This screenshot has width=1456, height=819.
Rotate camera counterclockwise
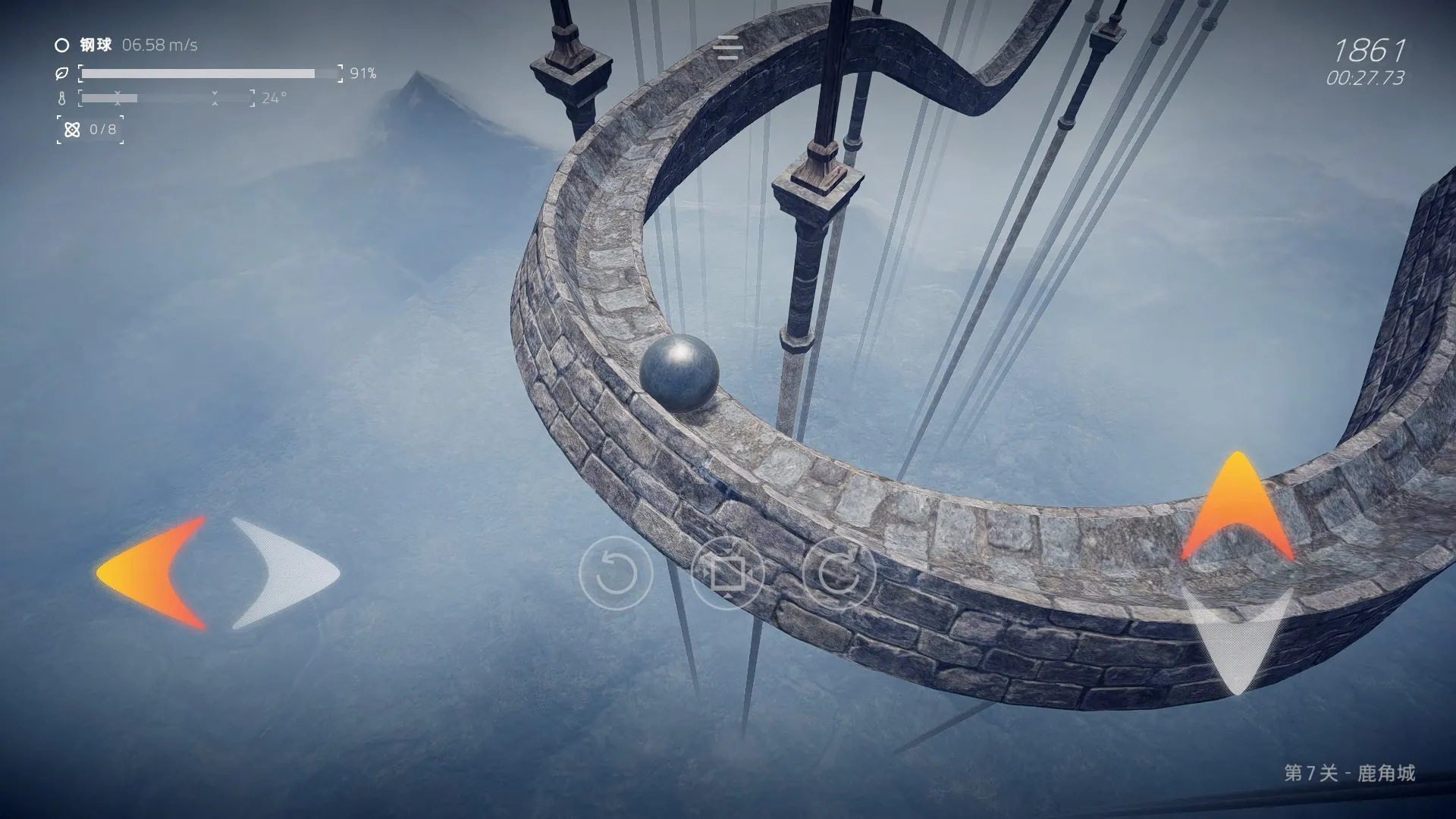(x=615, y=573)
